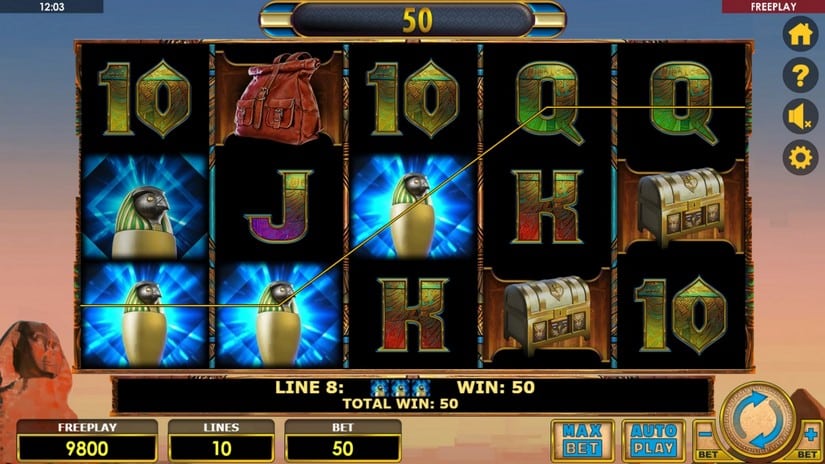Toggle sound with the speaker icon

[x=800, y=117]
